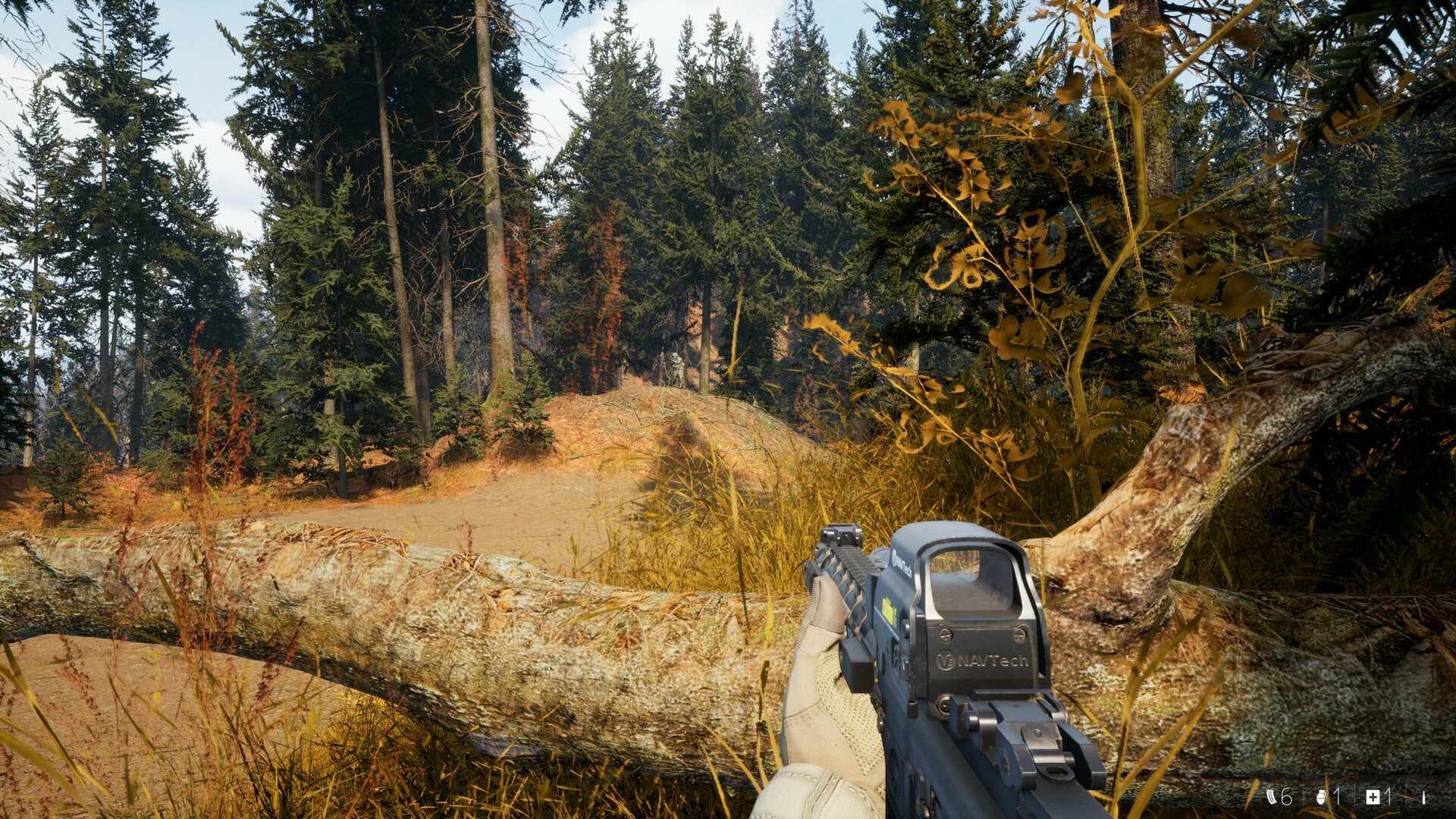The image size is (1456, 819).
Task: Click the bullet icon at bottom-right corner
Action: click(1424, 798)
